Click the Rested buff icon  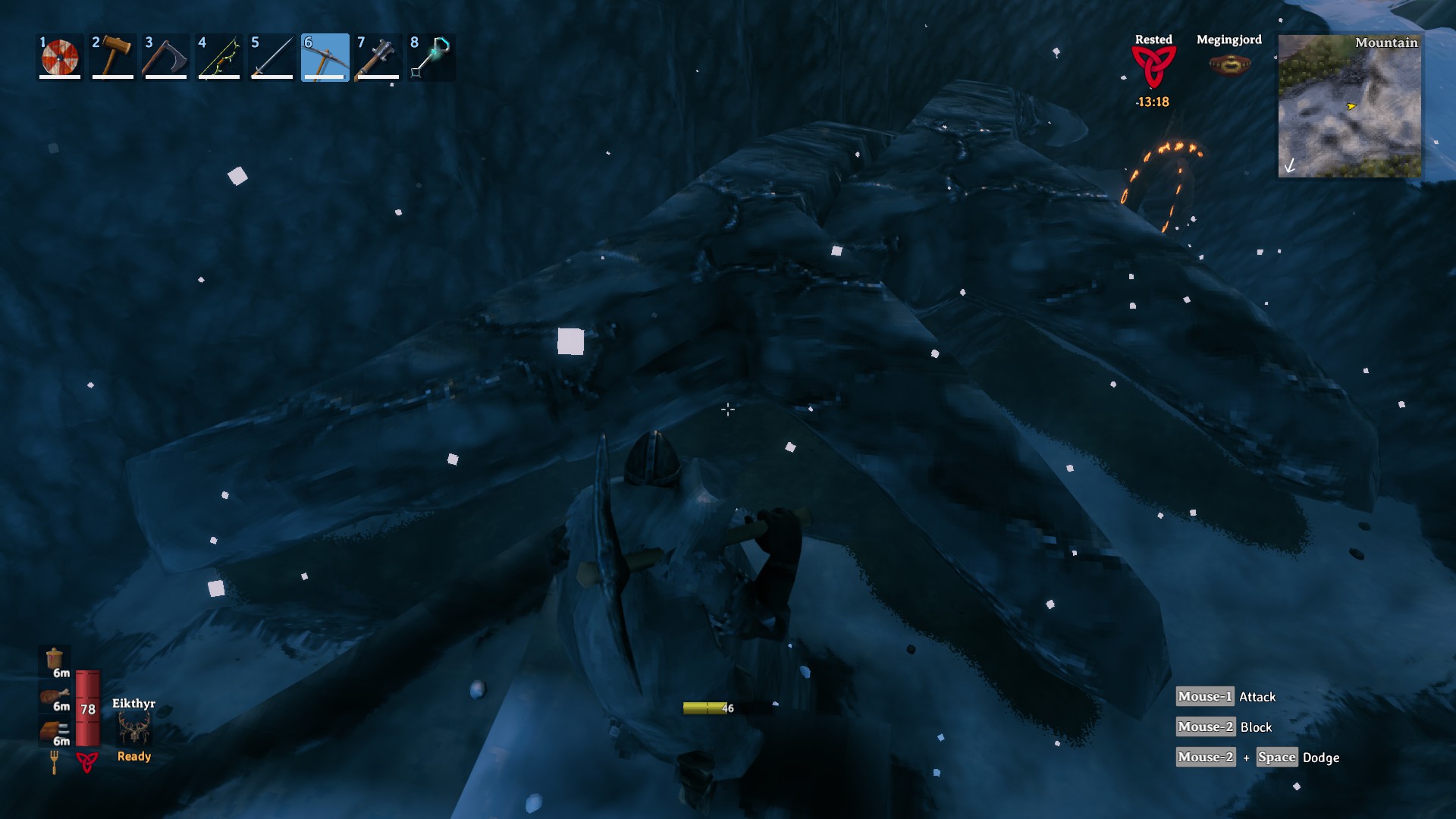pyautogui.click(x=1152, y=68)
